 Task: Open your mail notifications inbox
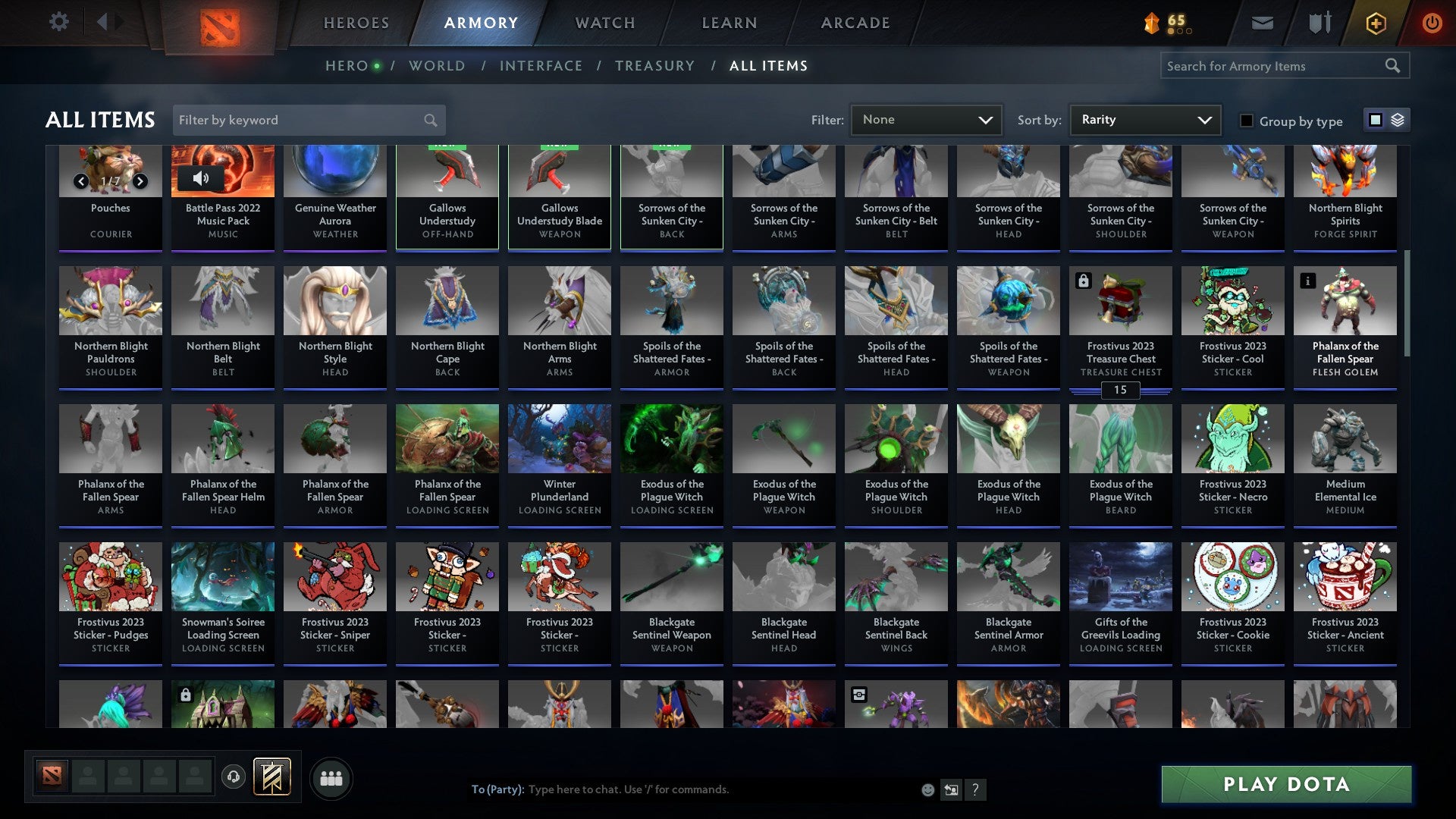1261,22
